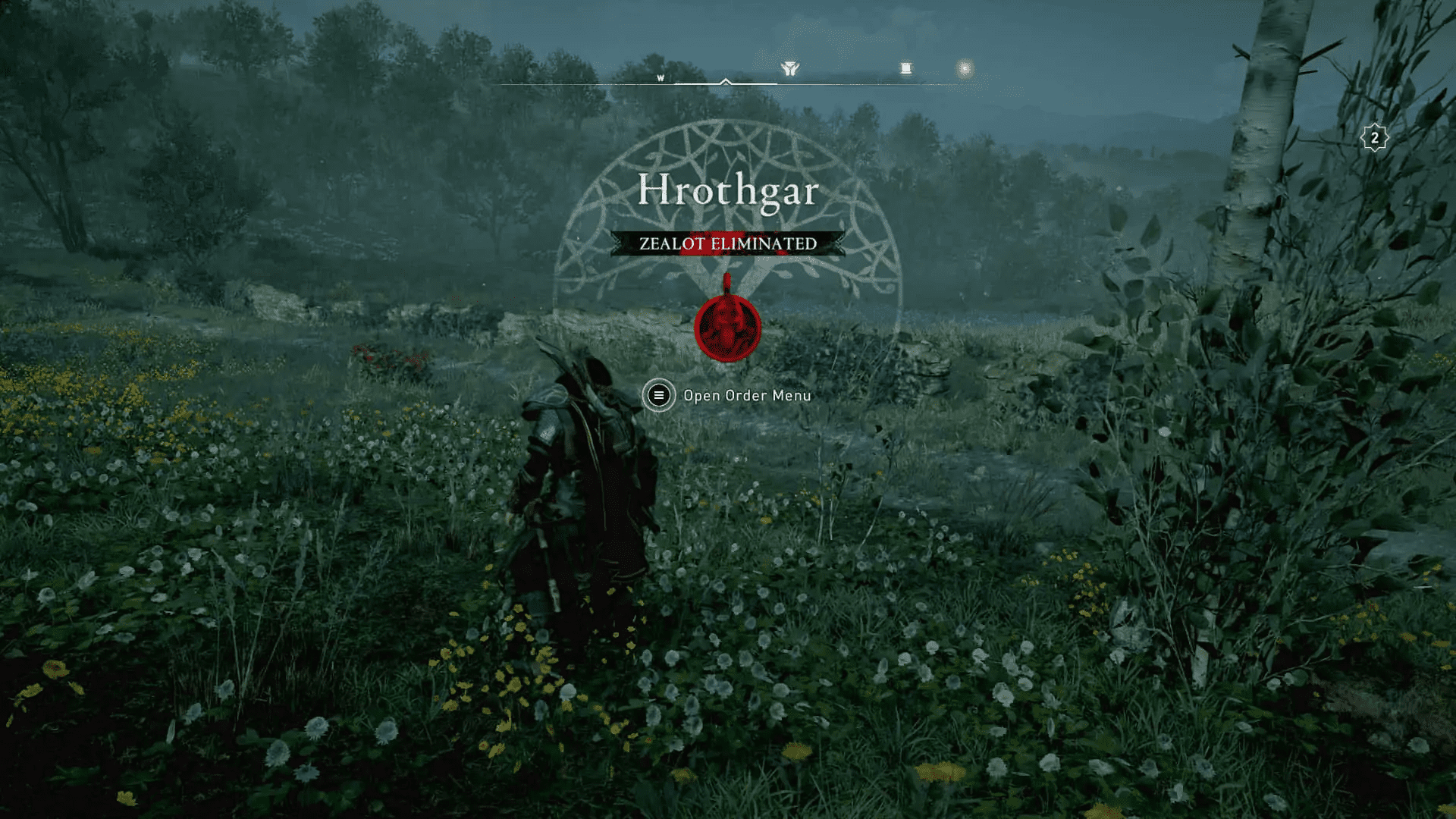This screenshot has width=1456, height=819.
Task: Expand the Hrothgar zealot details
Action: 726,190
